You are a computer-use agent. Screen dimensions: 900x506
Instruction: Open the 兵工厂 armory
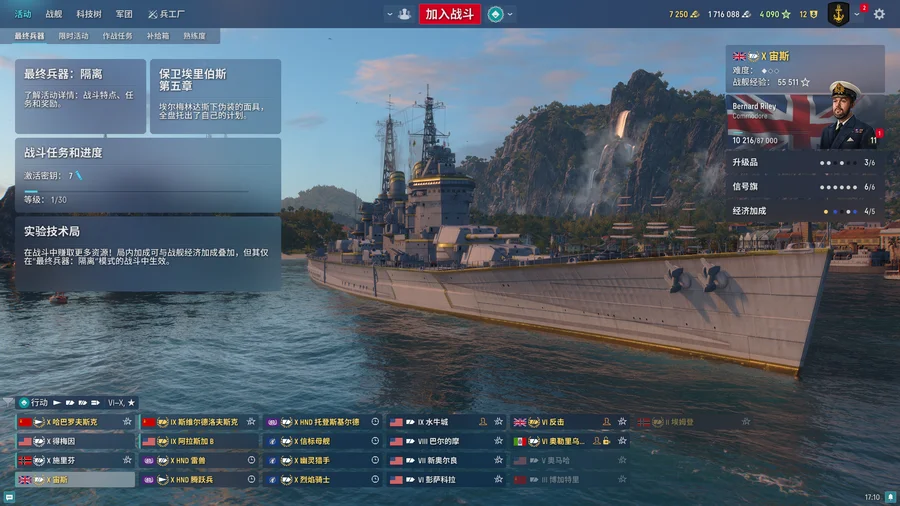point(165,14)
